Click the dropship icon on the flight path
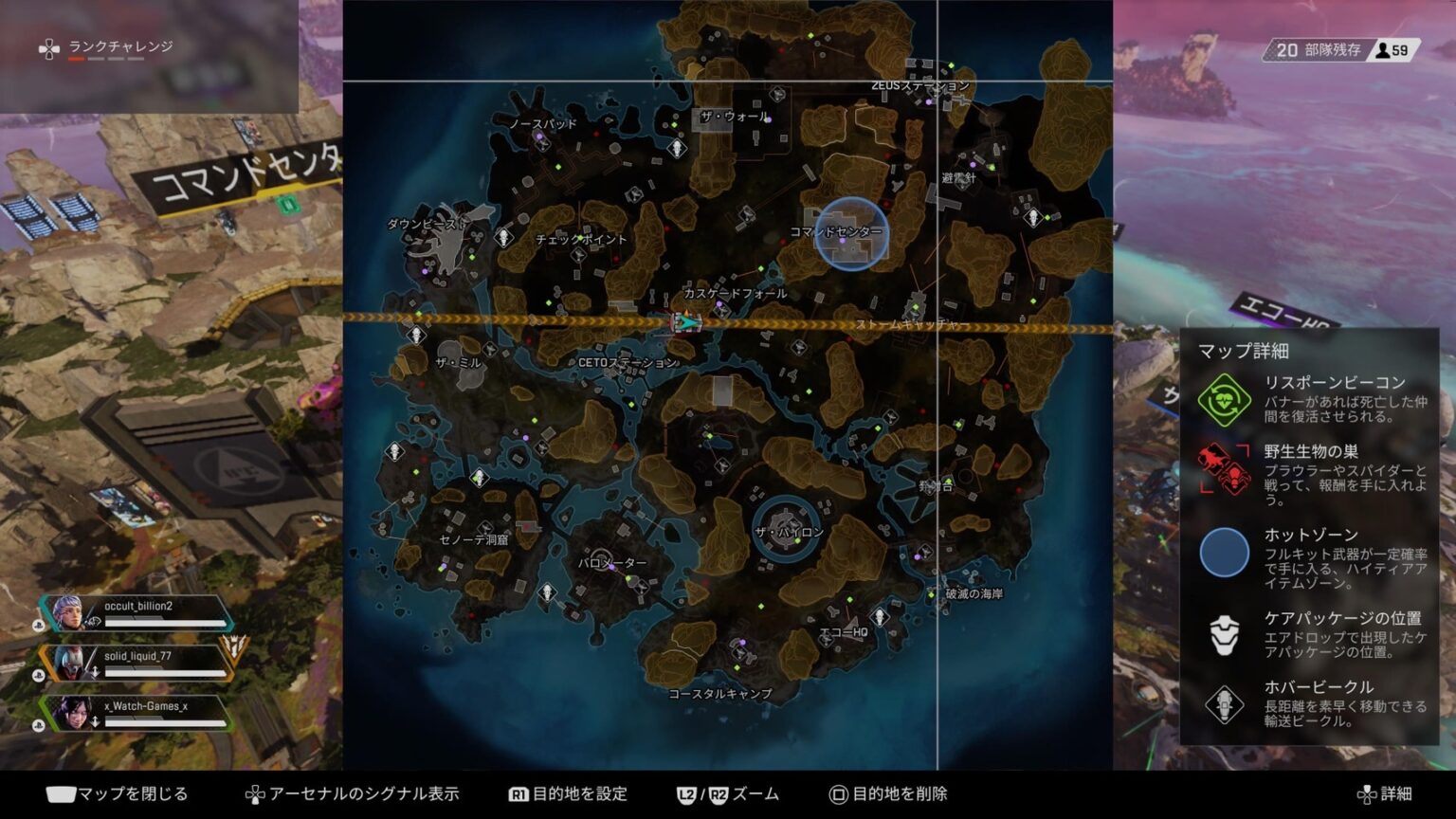Viewport: 1456px width, 819px height. click(685, 322)
